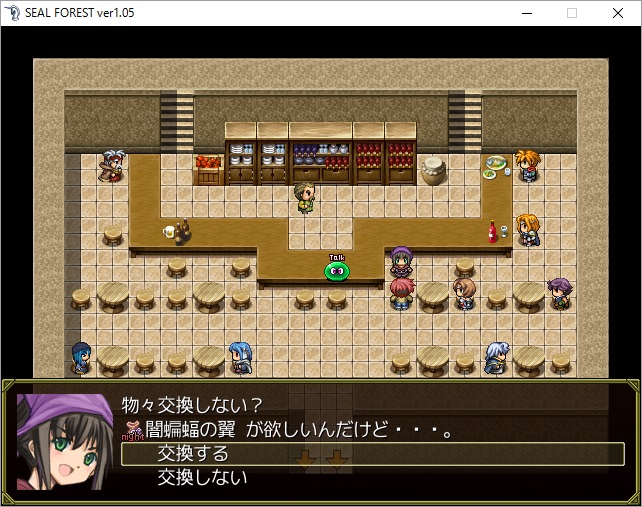642x507 pixels.
Task: Minimize the game window
Action: (526, 13)
